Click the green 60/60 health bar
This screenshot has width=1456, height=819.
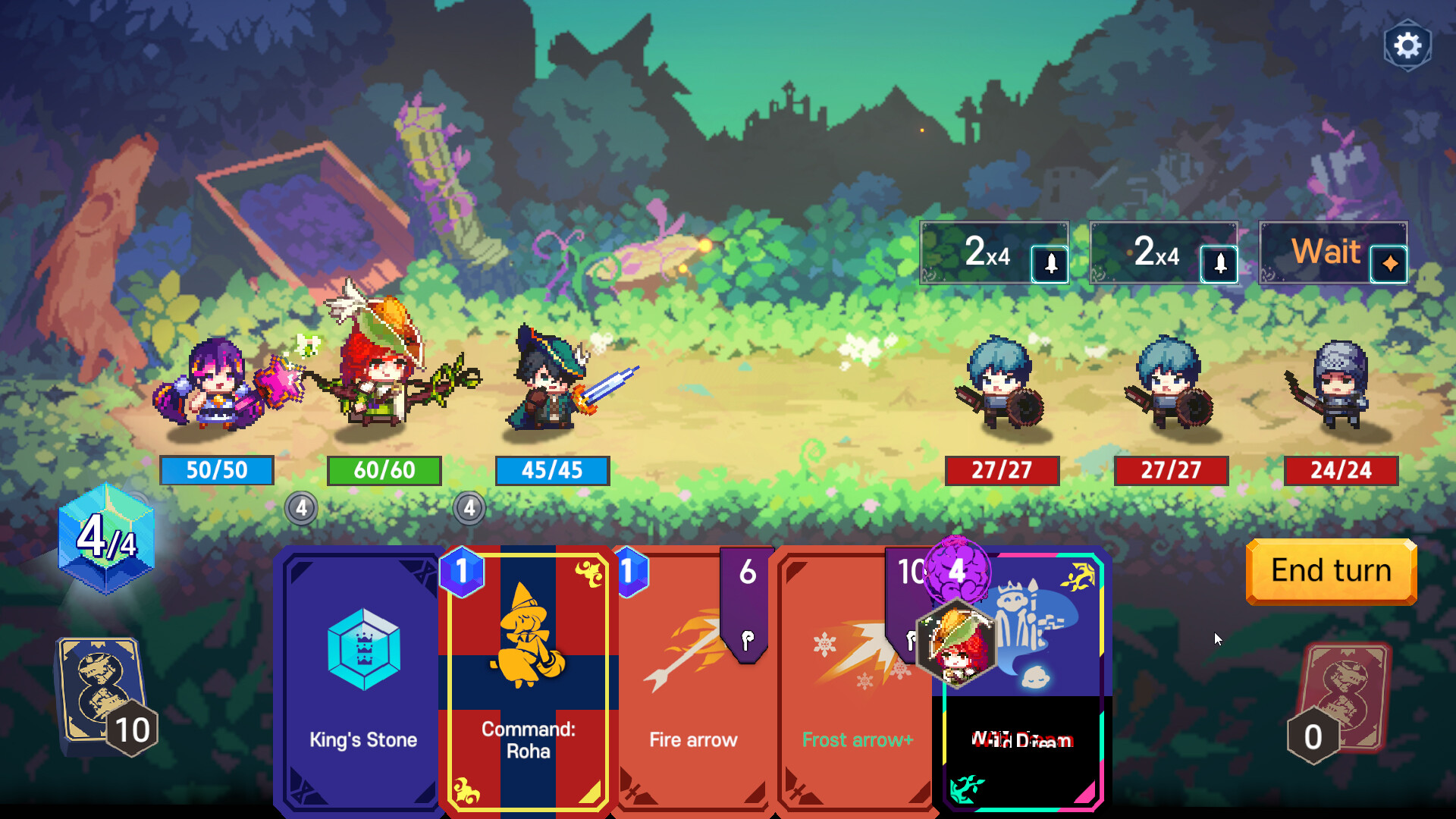tap(384, 471)
